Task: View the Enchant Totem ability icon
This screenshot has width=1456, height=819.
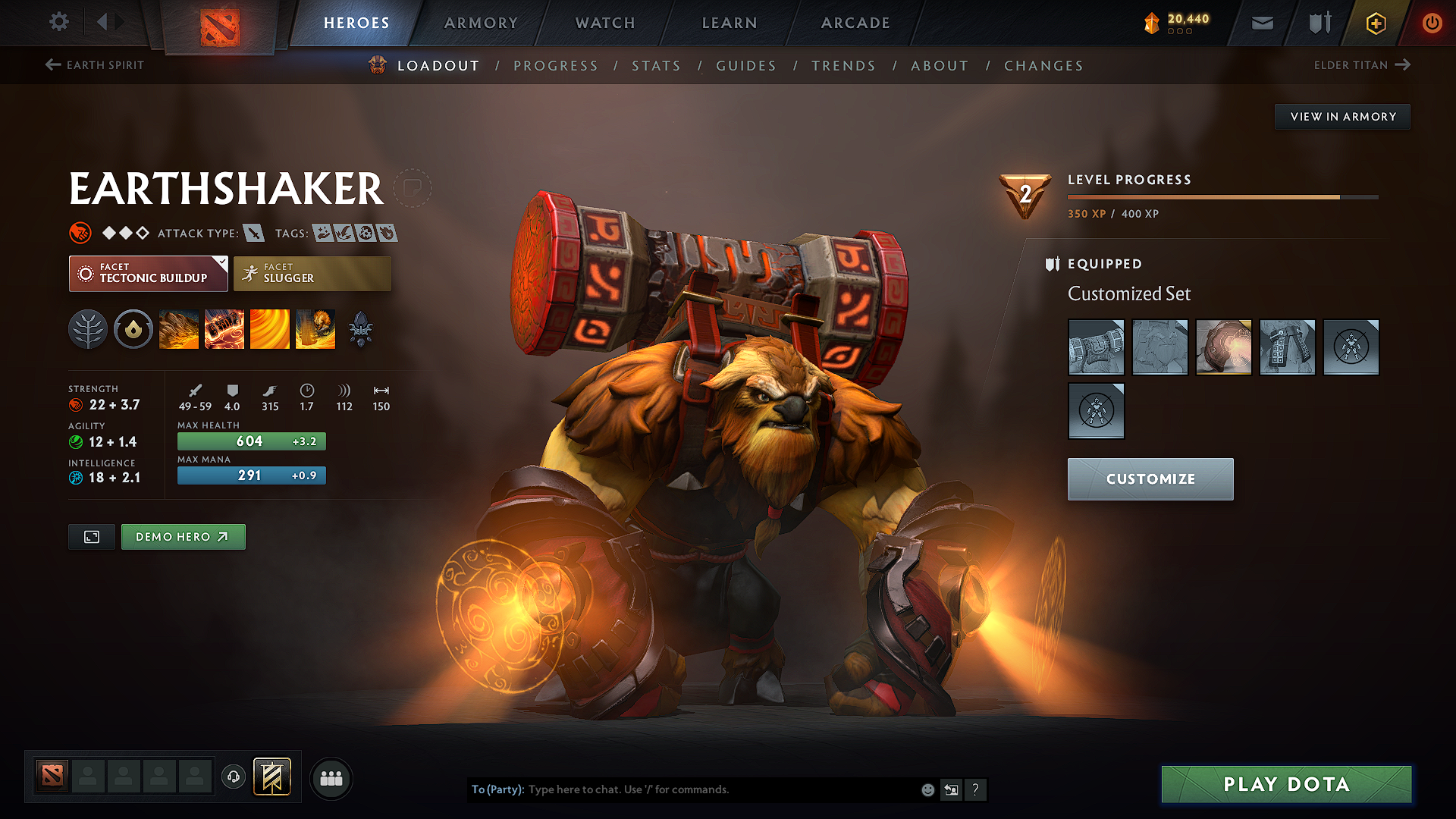Action: pos(224,329)
